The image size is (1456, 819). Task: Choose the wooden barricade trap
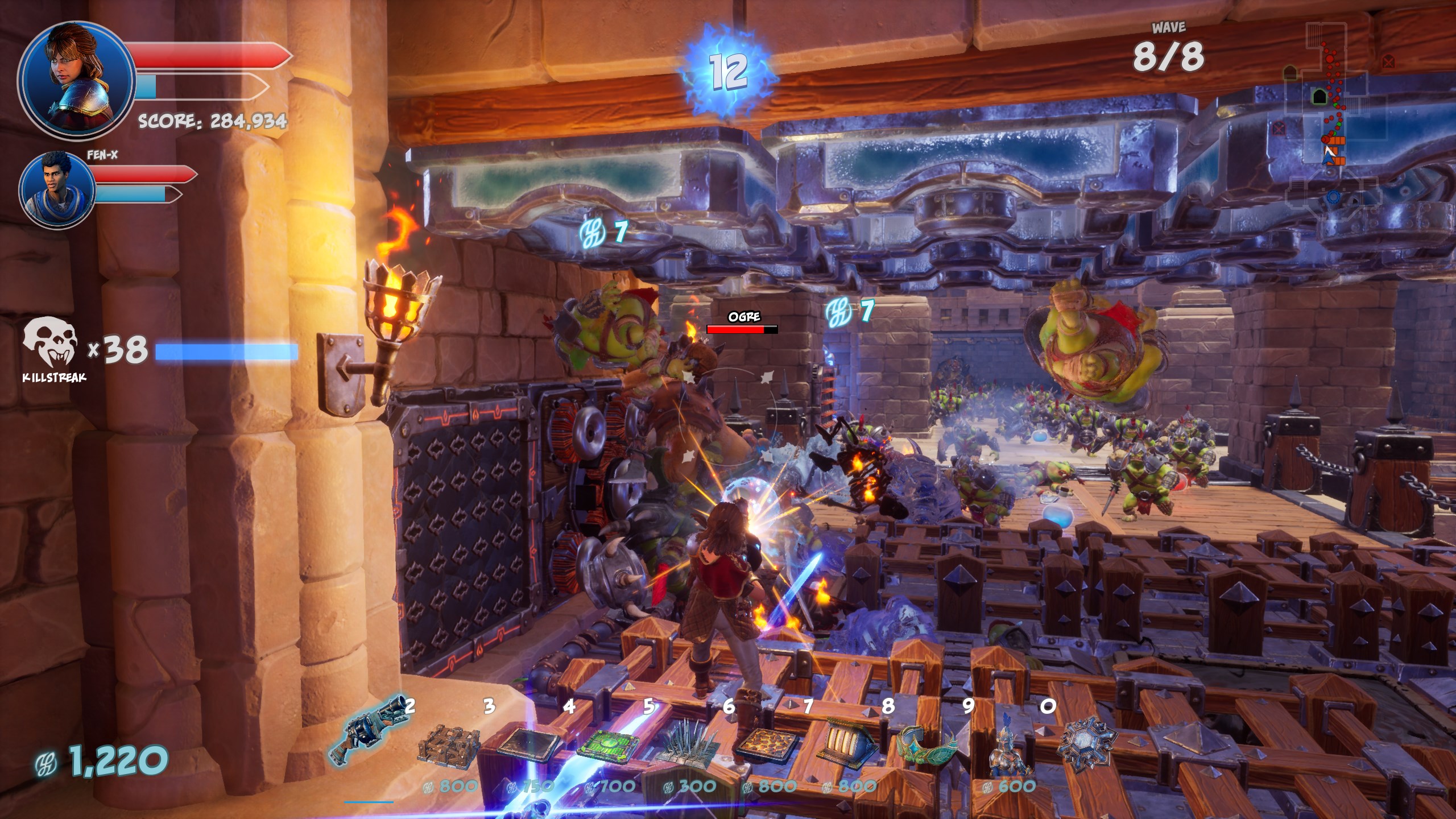tap(448, 742)
